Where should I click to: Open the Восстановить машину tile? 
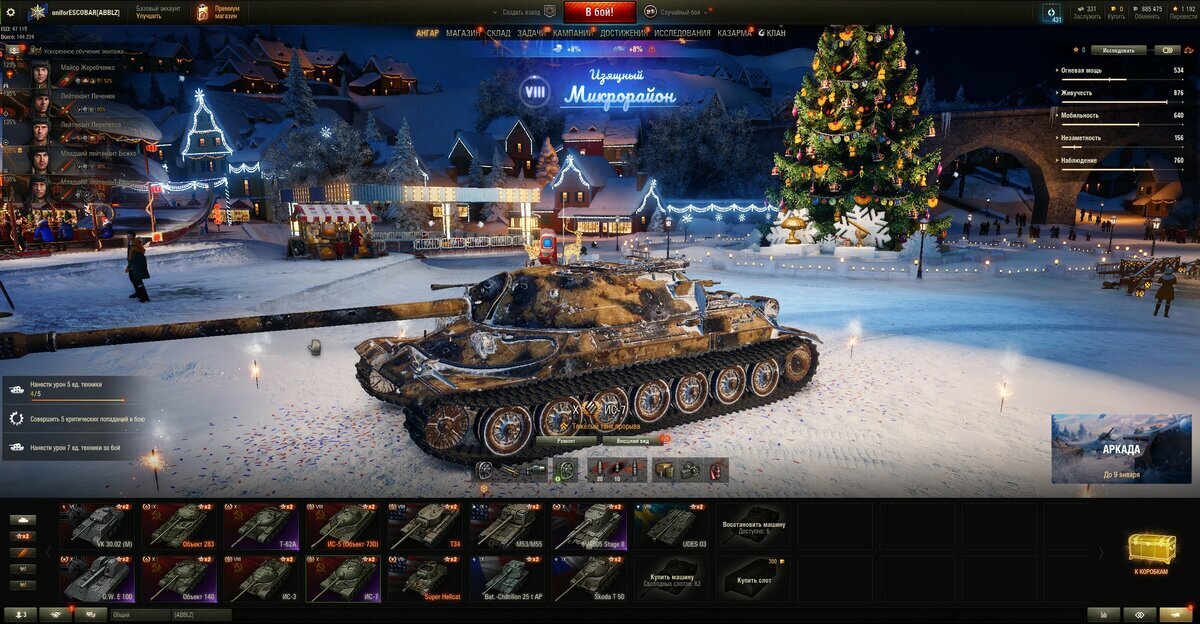click(753, 526)
